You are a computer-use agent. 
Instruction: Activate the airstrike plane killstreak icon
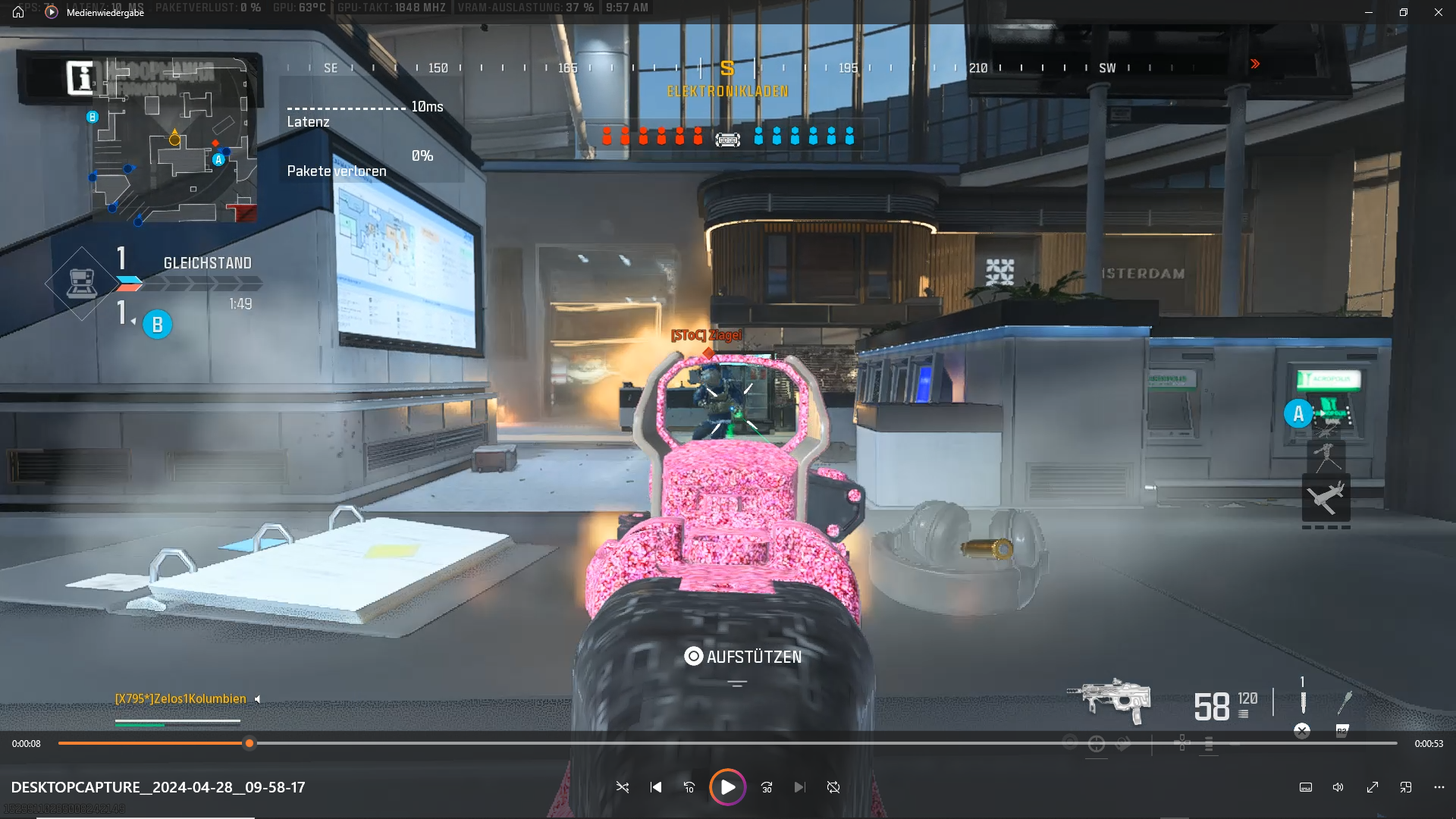coord(1326,497)
